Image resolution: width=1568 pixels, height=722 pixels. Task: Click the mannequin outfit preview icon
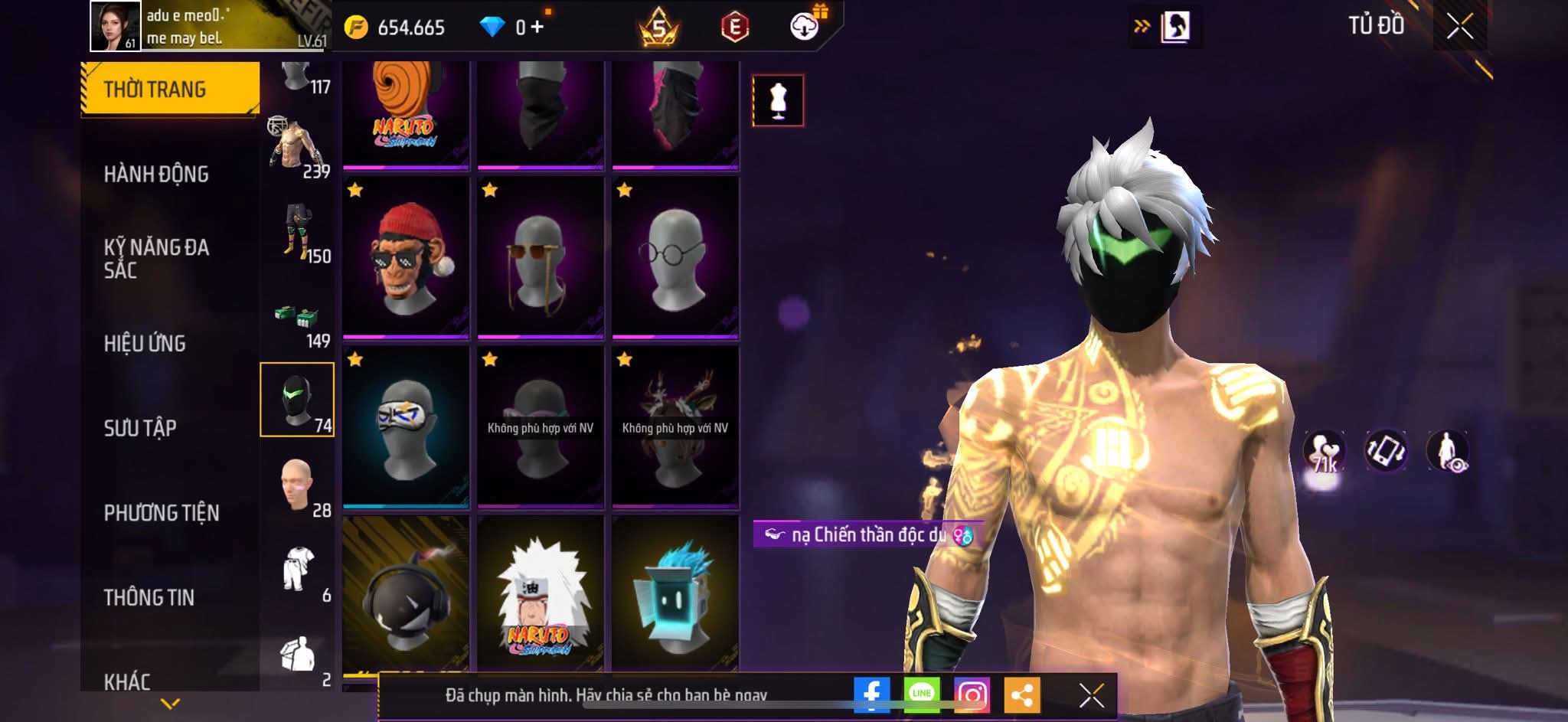pyautogui.click(x=778, y=100)
